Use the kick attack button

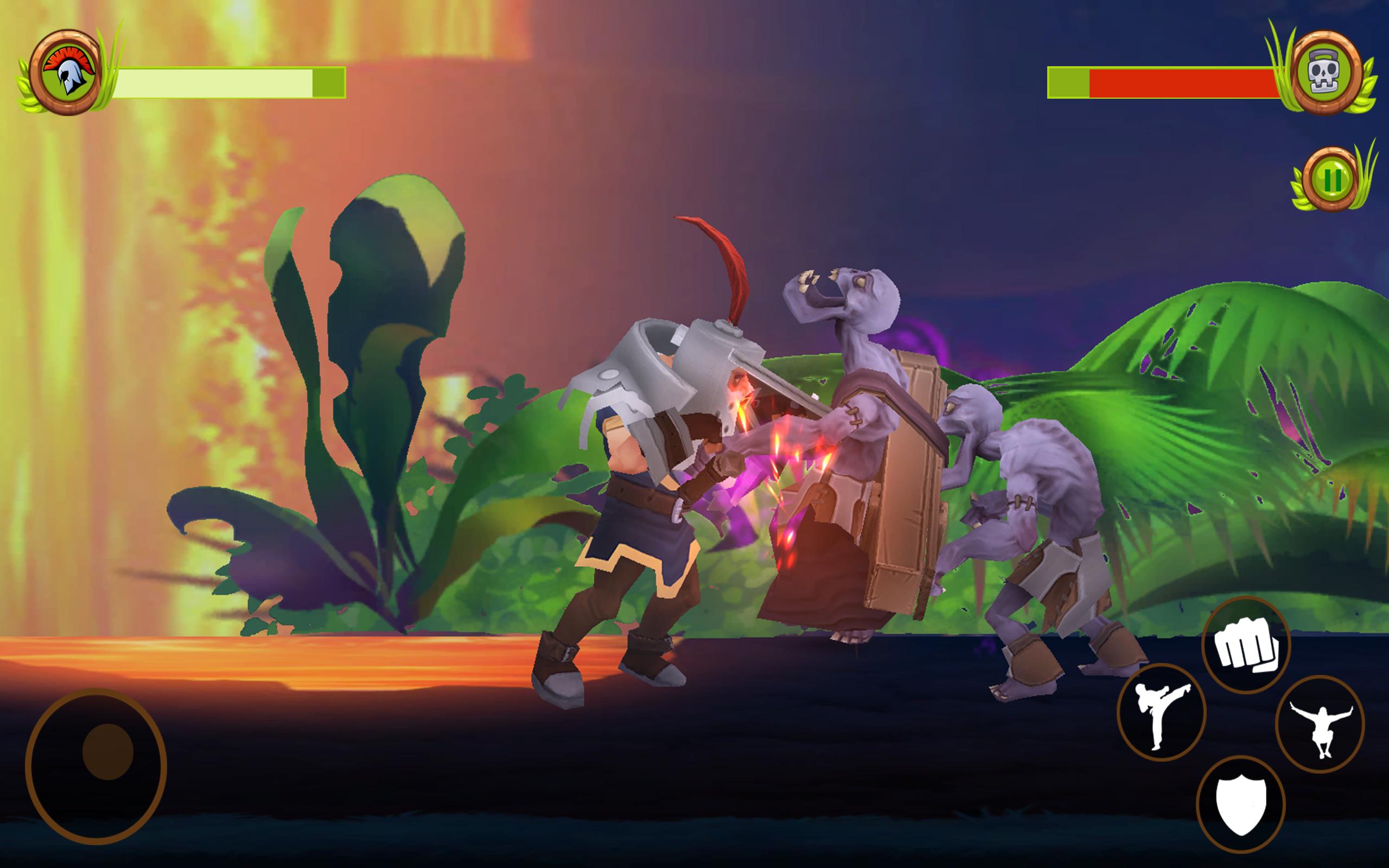[1161, 712]
